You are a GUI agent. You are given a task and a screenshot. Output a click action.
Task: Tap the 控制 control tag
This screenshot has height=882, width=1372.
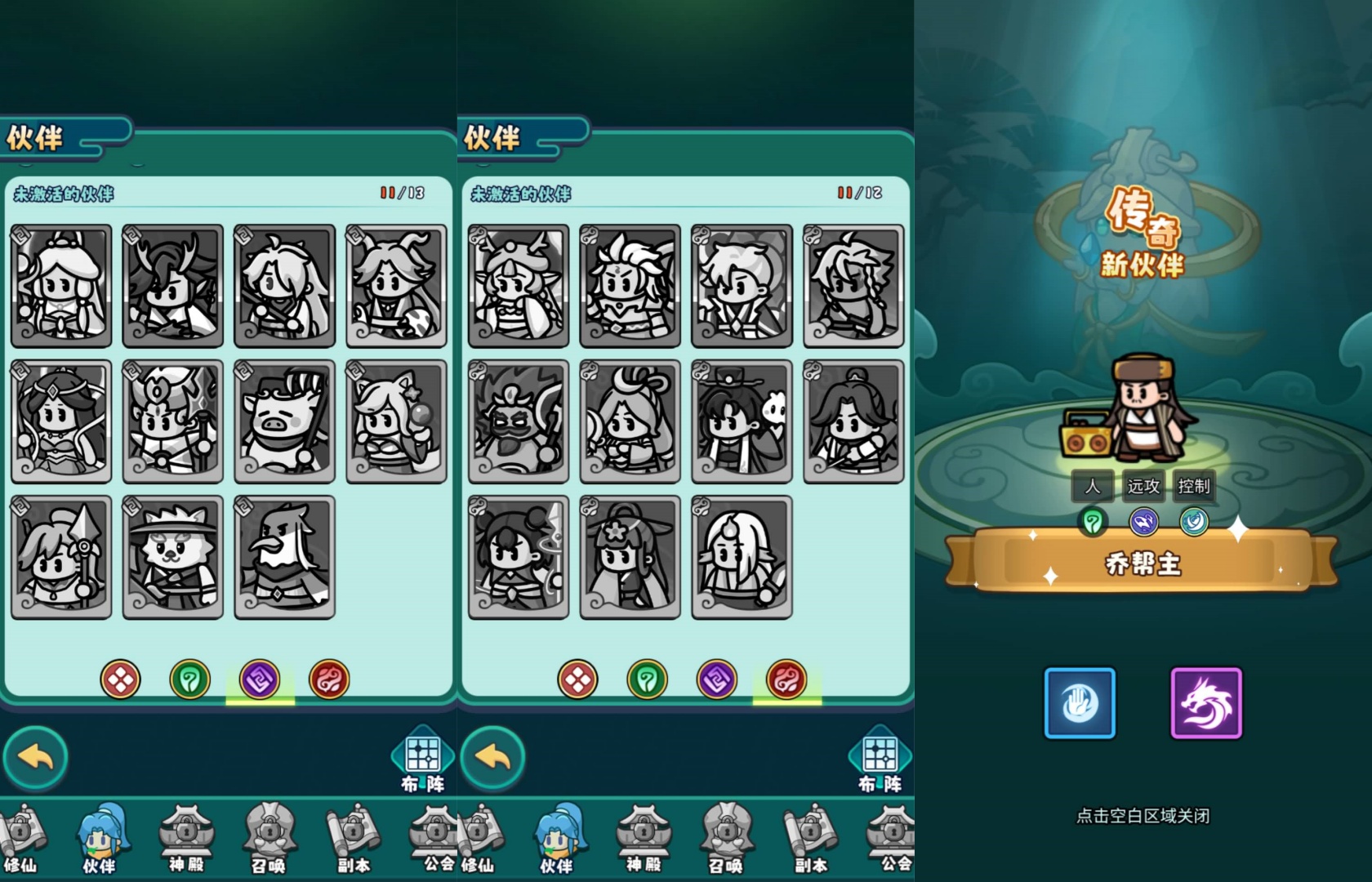pos(1193,487)
